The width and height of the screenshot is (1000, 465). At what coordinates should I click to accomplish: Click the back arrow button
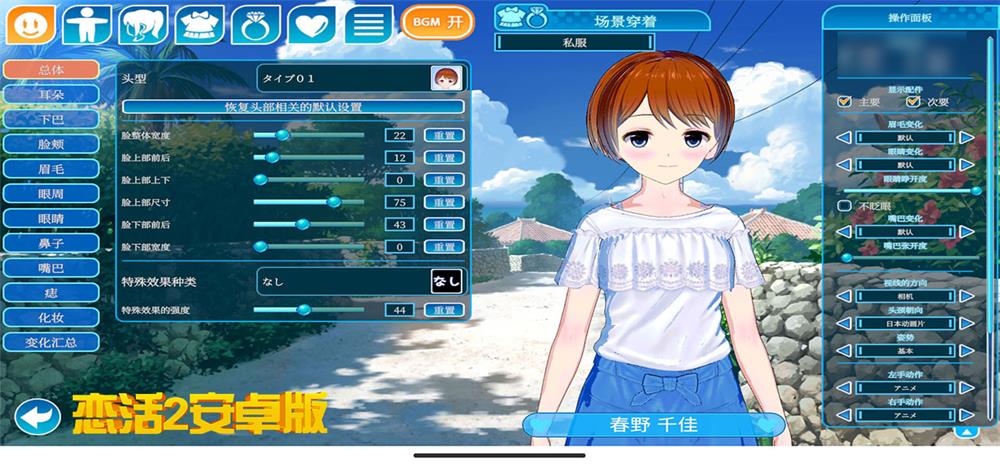click(37, 416)
